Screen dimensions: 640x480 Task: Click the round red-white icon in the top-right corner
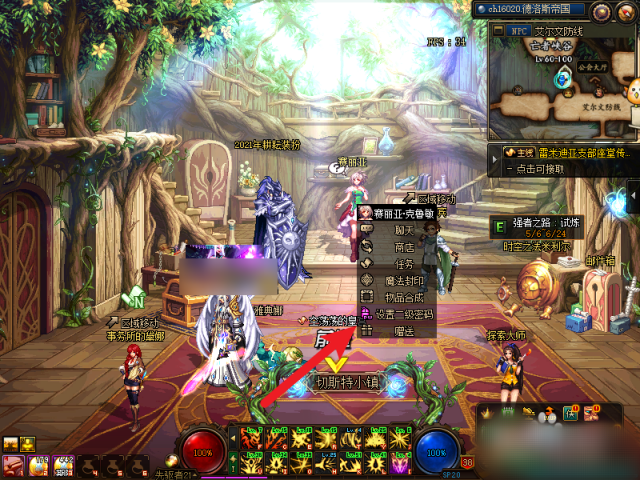(x=627, y=11)
